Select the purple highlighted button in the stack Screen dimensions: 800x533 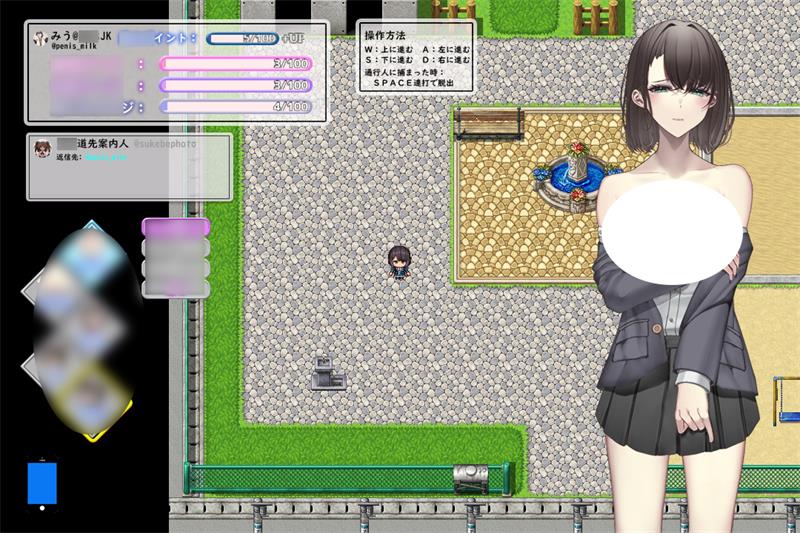pyautogui.click(x=176, y=228)
